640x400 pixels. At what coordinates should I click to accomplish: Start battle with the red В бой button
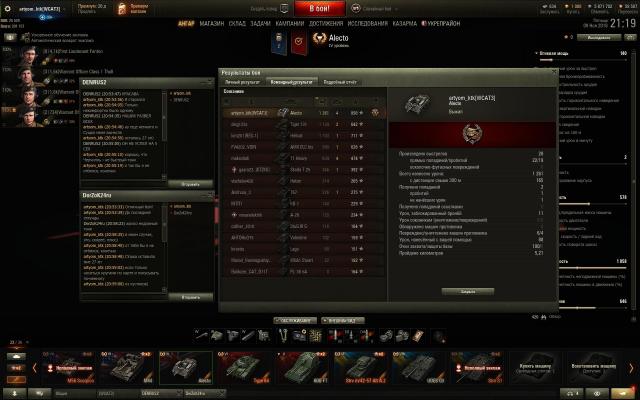tap(319, 7)
